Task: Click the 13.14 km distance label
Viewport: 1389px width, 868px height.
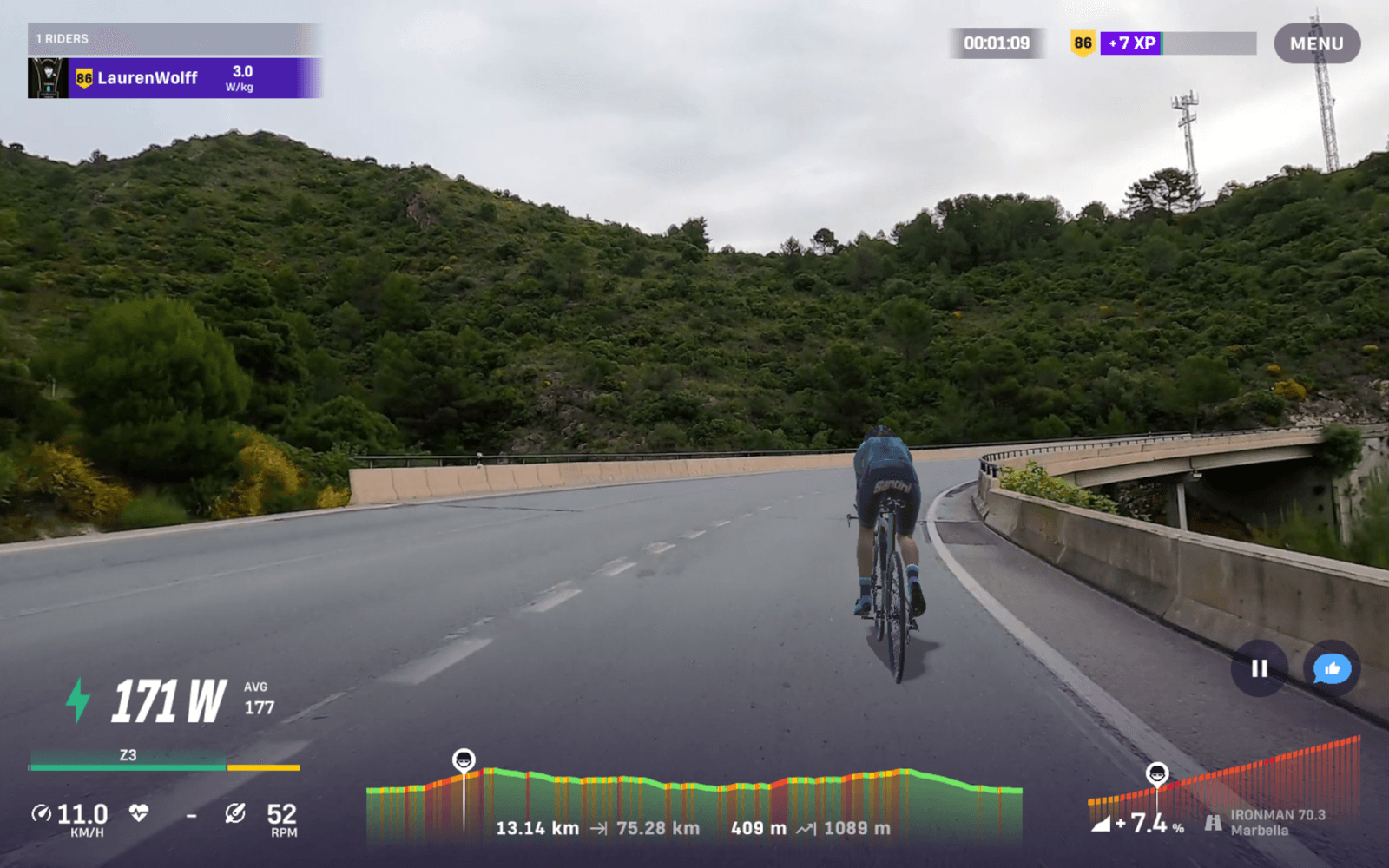Action: pos(537,828)
